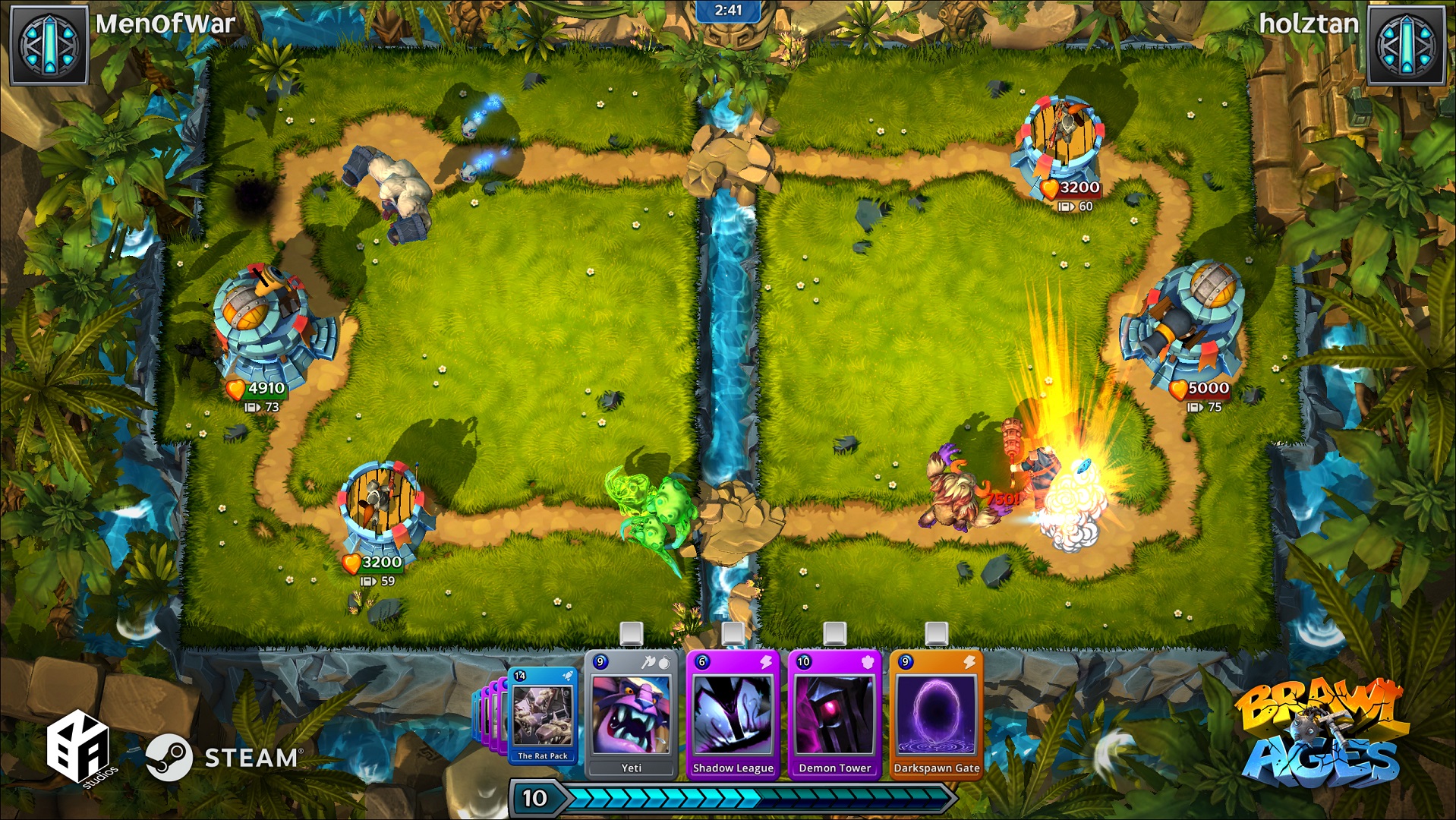Viewport: 1456px width, 820px height.
Task: Toggle the slot marker above Shadow League
Action: click(x=731, y=632)
